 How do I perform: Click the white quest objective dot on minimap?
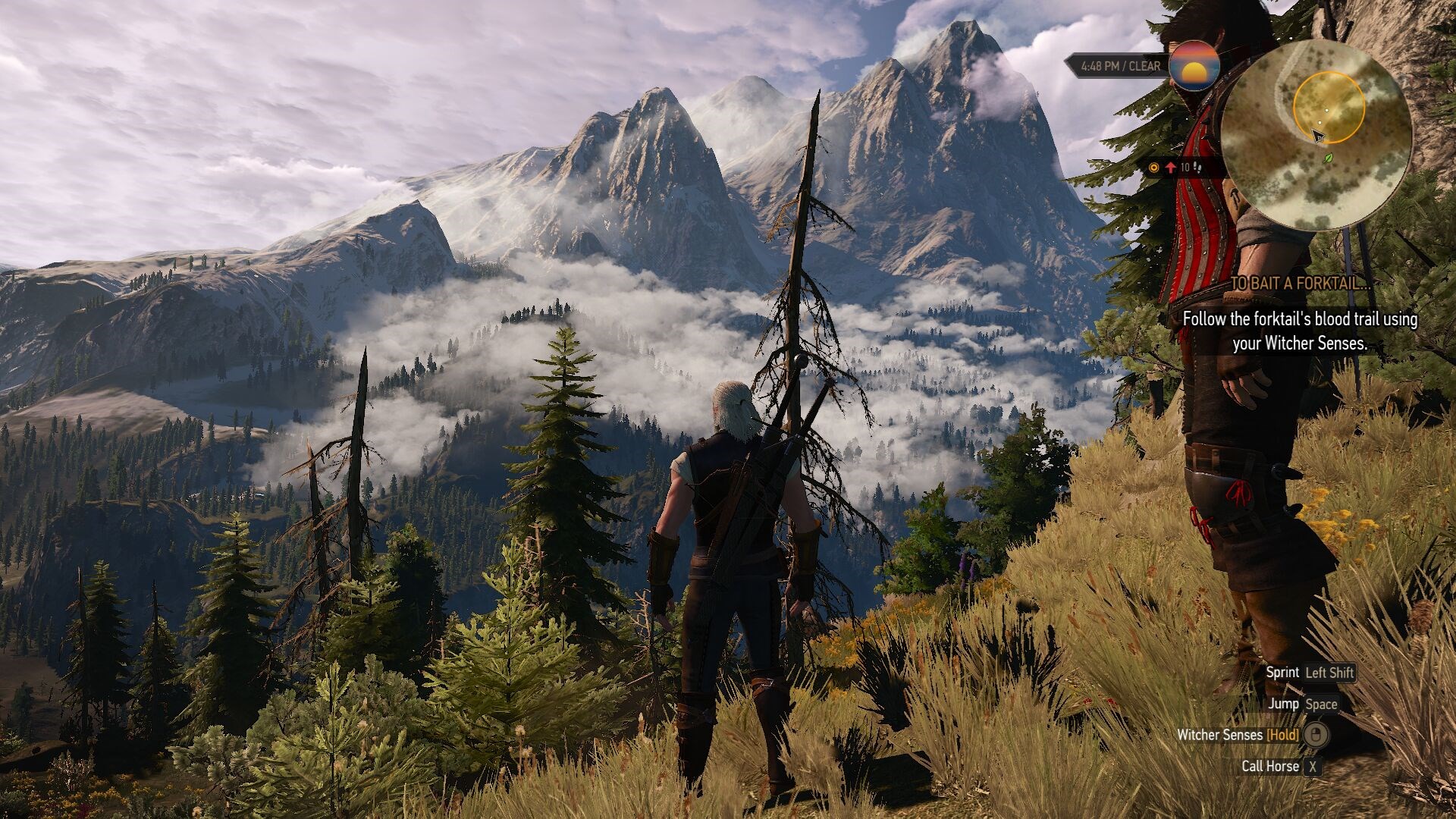[x=1328, y=110]
